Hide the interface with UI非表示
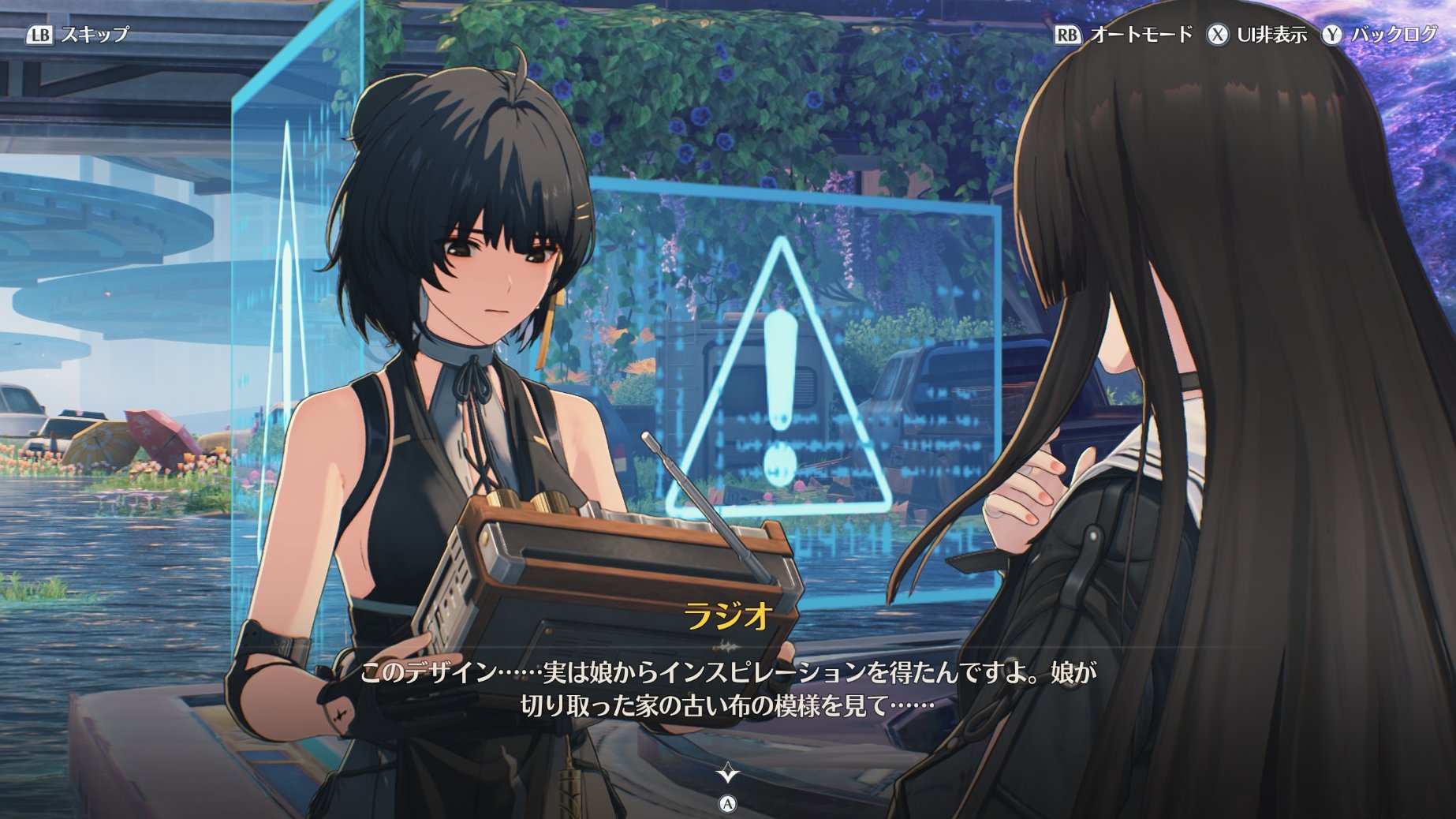 coord(1256,35)
